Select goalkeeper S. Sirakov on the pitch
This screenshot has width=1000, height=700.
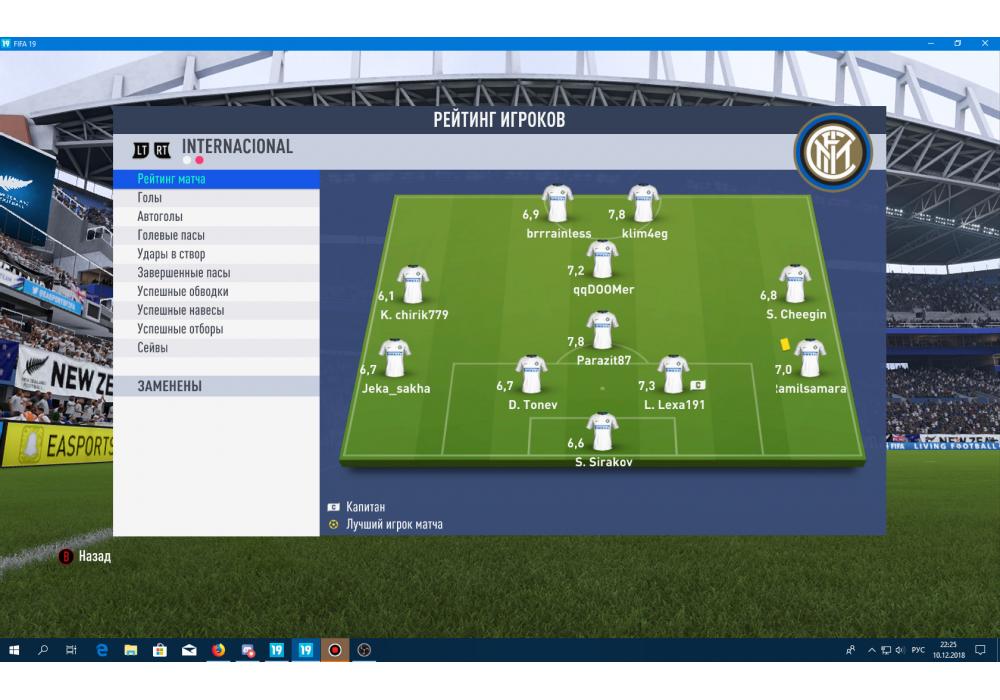[x=602, y=432]
